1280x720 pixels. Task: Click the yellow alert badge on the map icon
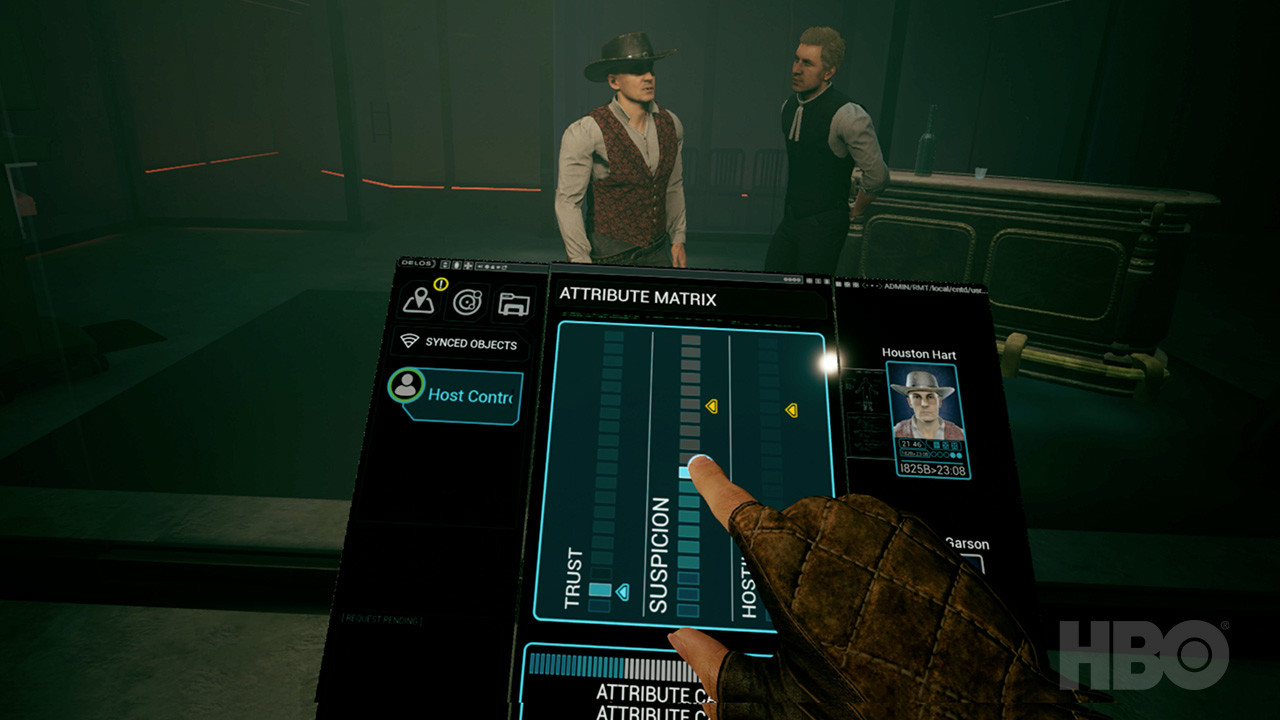(440, 284)
